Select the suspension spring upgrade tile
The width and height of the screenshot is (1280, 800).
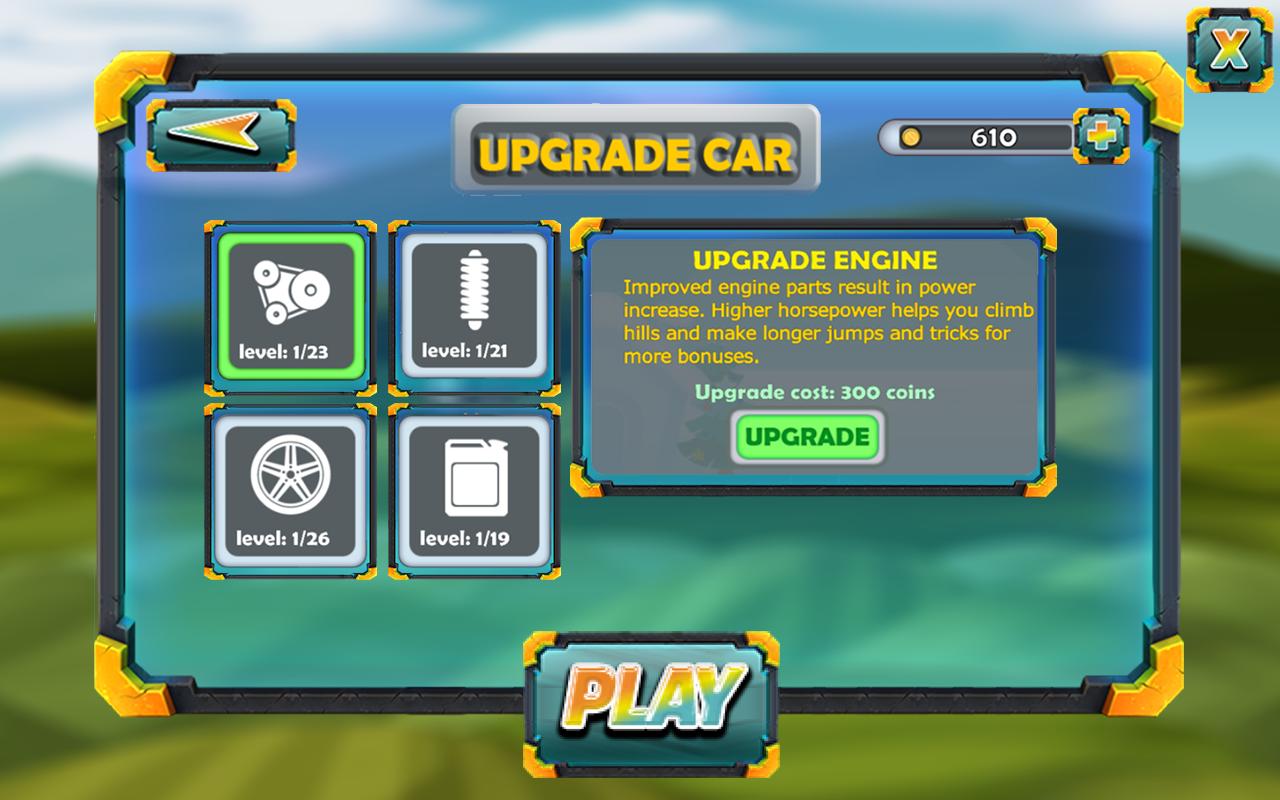[x=474, y=307]
